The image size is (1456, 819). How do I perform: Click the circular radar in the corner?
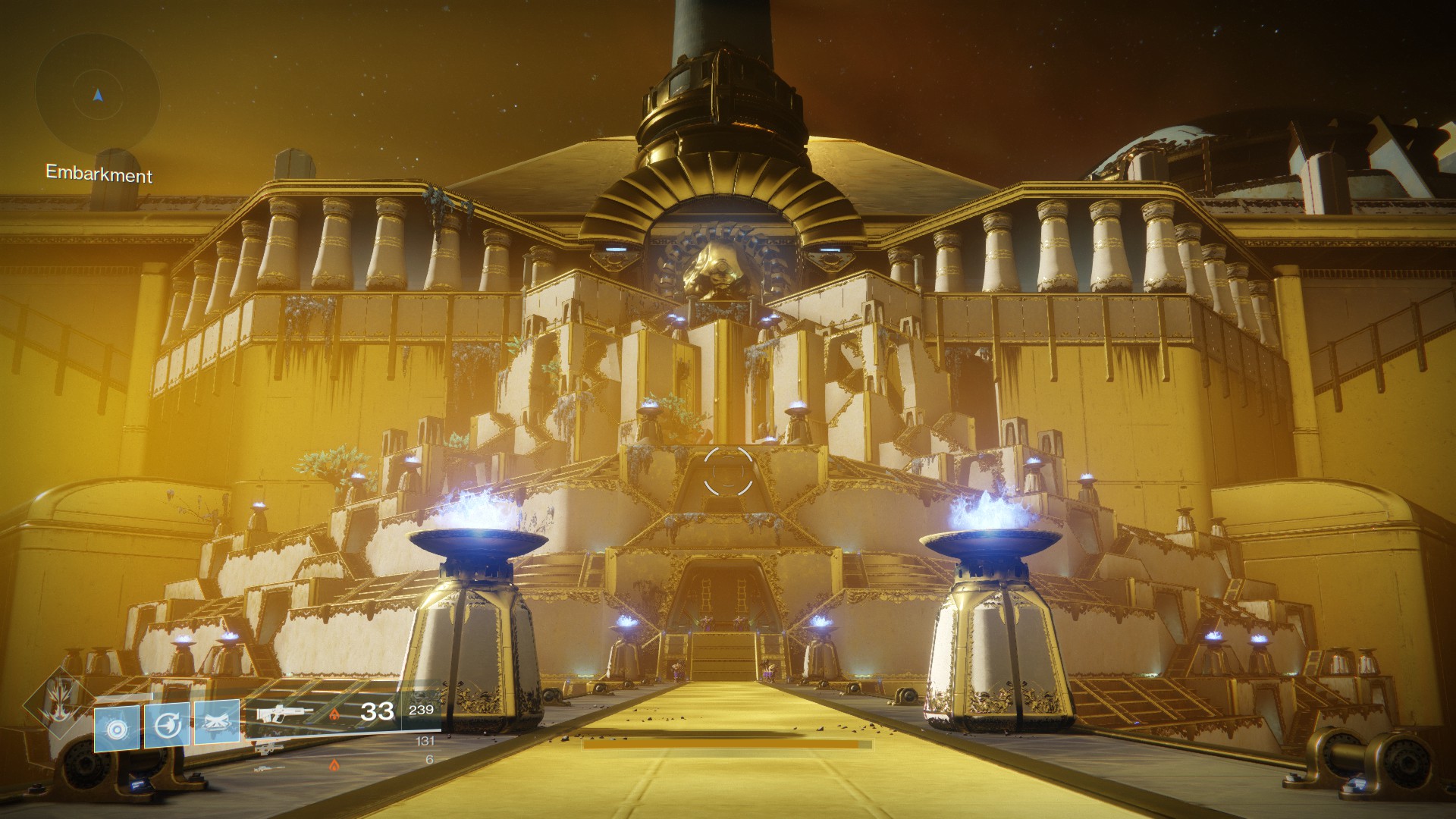(x=97, y=96)
